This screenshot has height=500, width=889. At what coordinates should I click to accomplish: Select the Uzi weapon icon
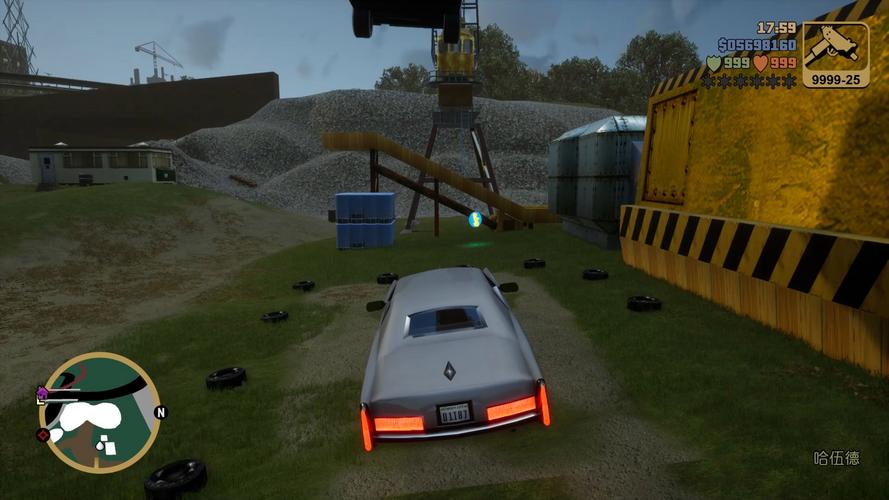(835, 44)
